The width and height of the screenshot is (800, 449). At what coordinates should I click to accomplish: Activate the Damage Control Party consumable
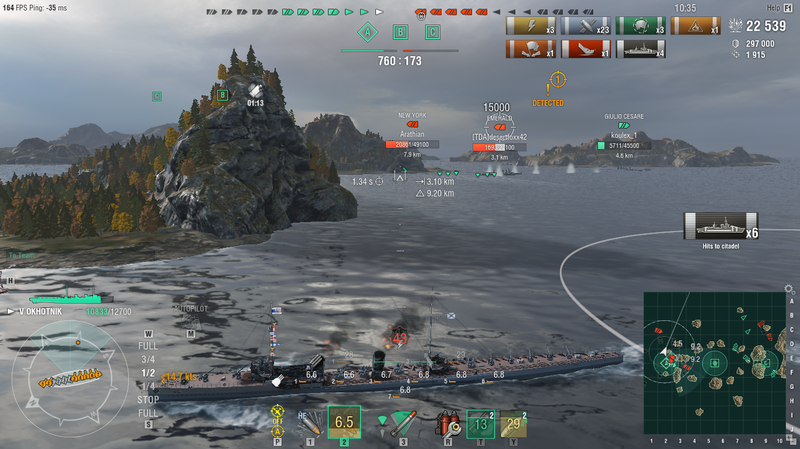click(x=446, y=424)
